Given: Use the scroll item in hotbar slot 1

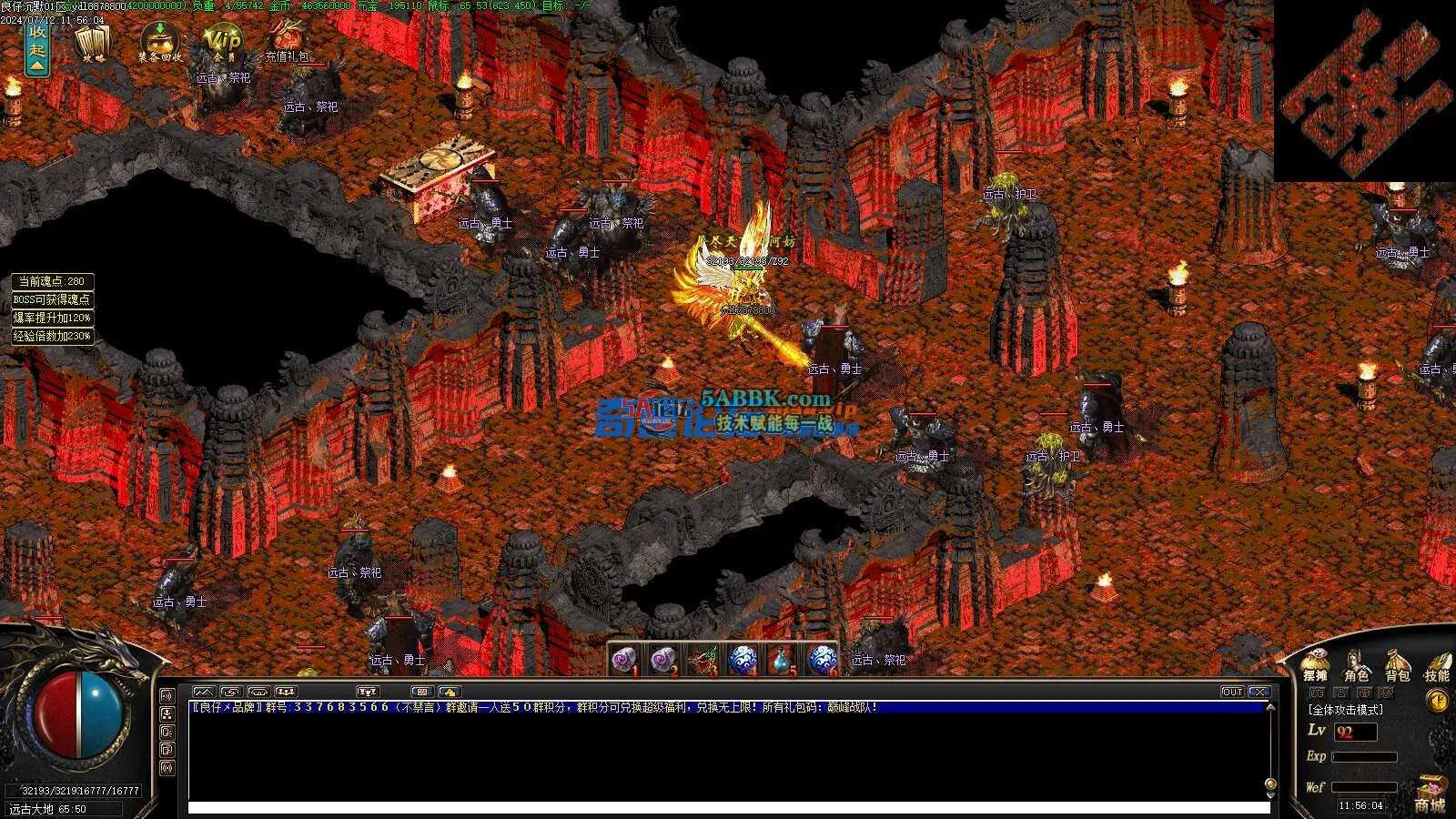Looking at the screenshot, I should coord(623,659).
